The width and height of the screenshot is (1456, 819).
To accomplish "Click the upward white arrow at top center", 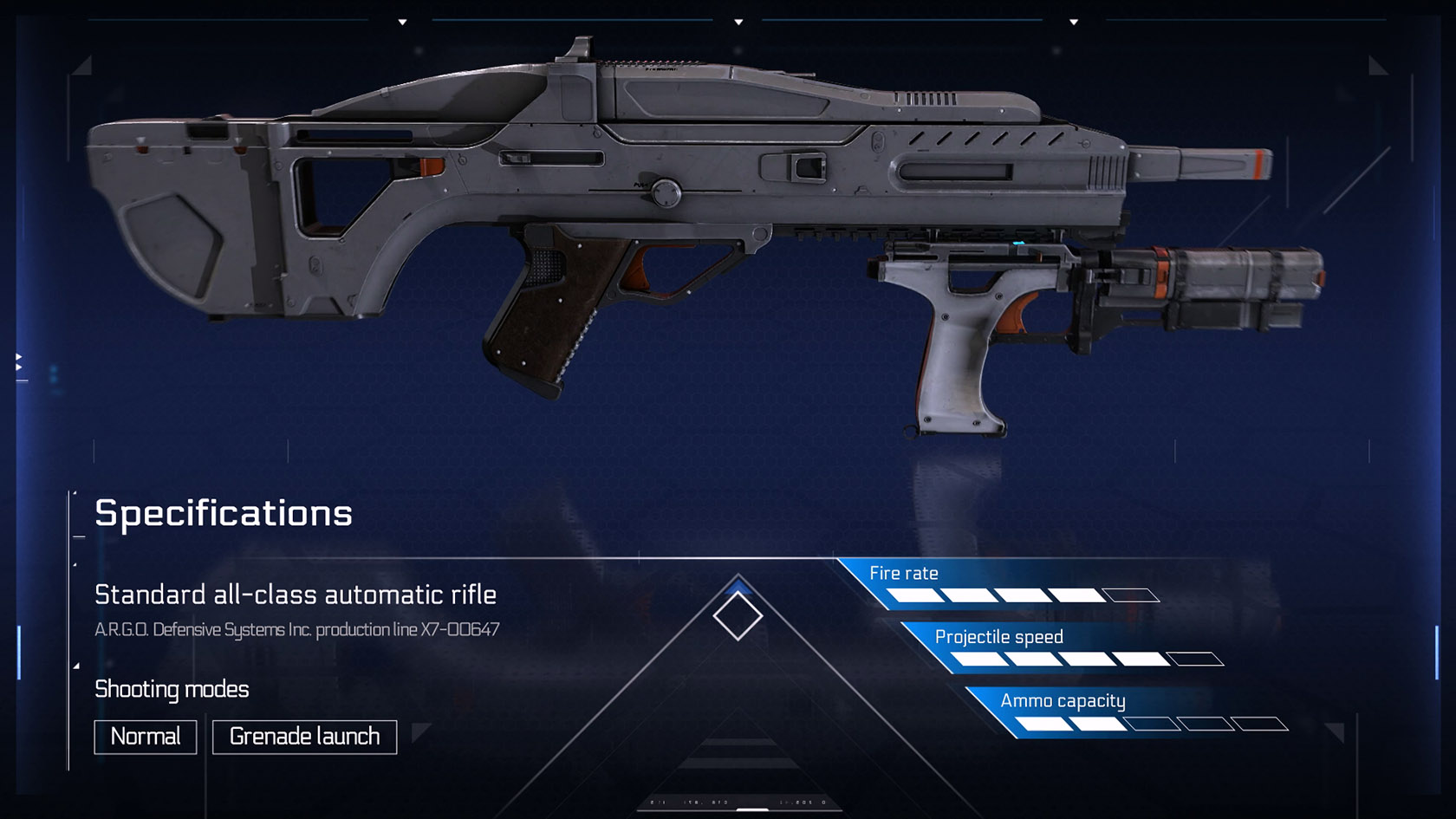I will [x=738, y=21].
